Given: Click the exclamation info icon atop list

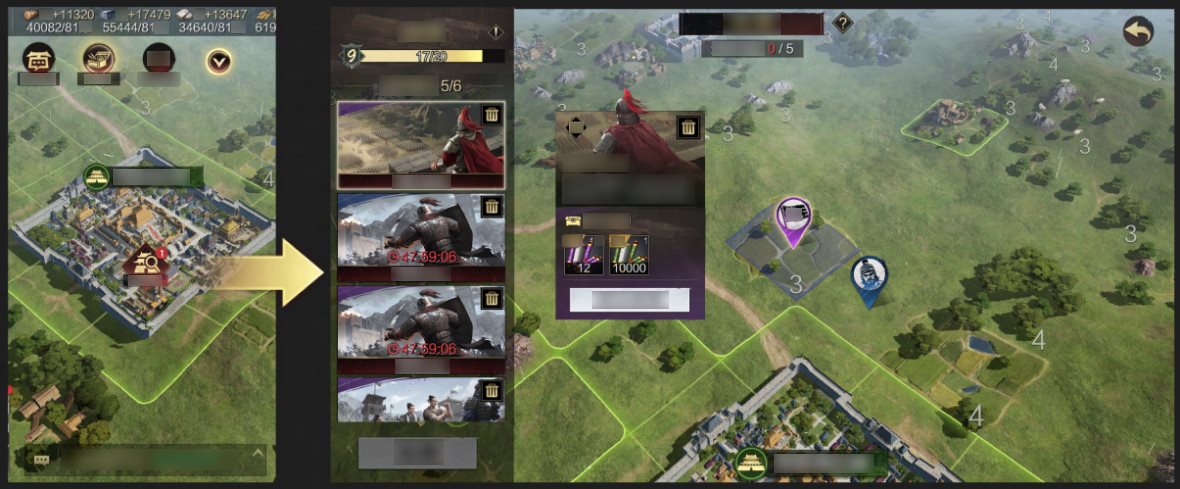Looking at the screenshot, I should 496,33.
